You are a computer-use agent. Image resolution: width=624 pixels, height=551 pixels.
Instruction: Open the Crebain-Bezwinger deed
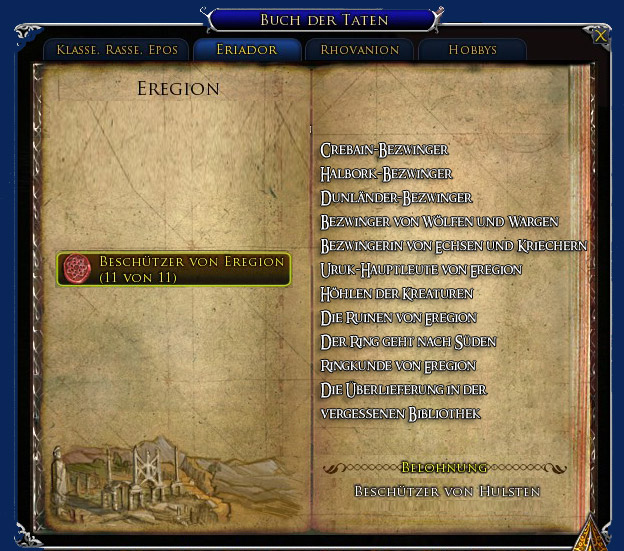pyautogui.click(x=384, y=150)
